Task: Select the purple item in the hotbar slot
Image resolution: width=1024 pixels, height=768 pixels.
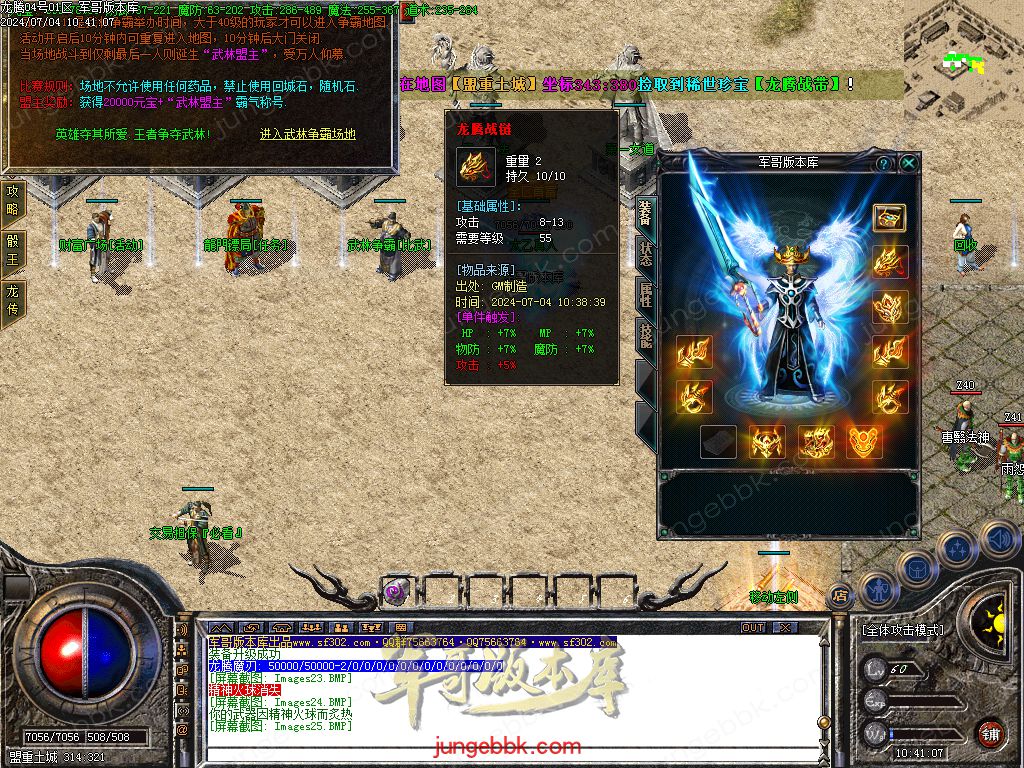Action: (x=395, y=591)
